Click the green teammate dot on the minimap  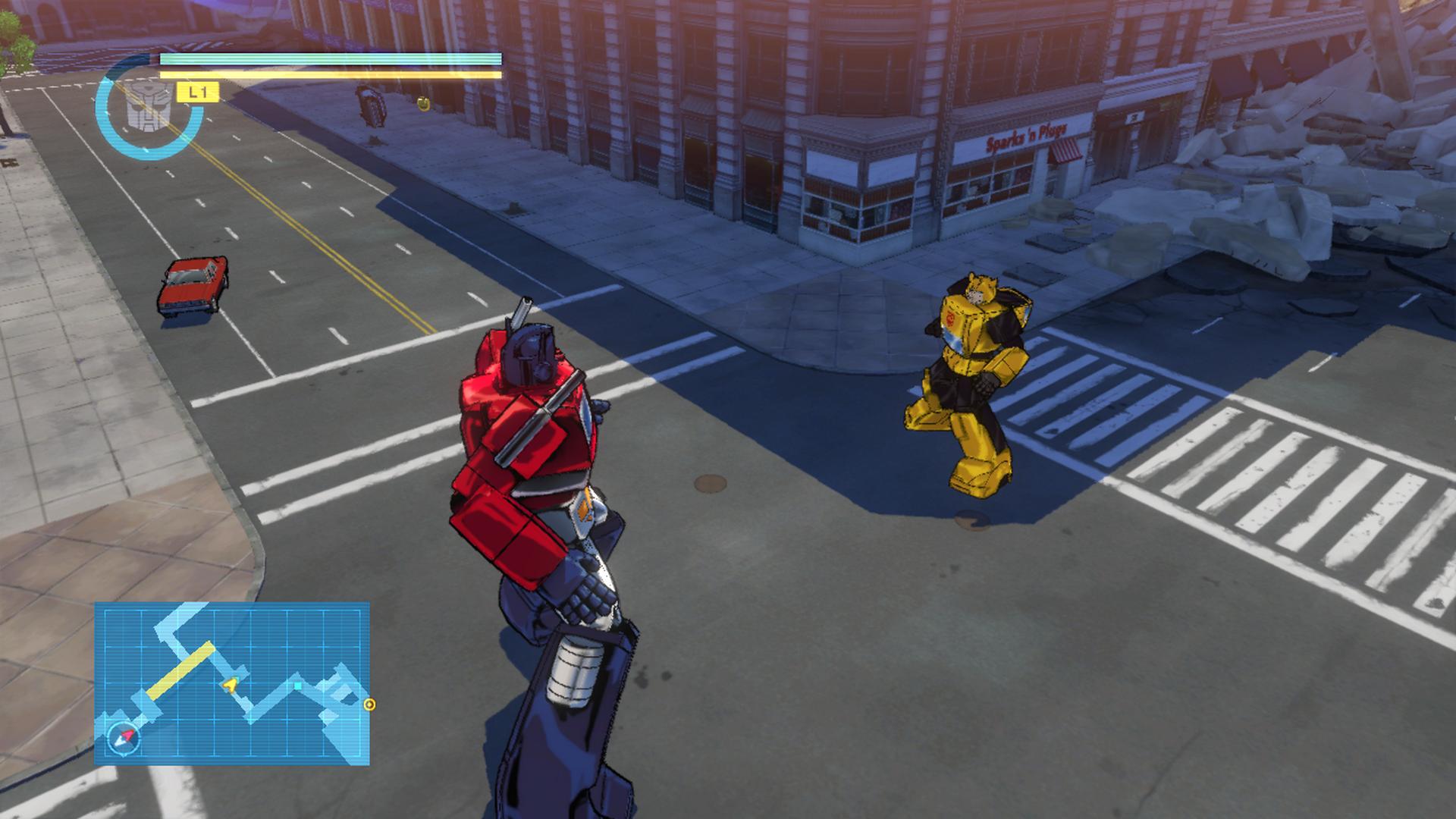pos(236,679)
